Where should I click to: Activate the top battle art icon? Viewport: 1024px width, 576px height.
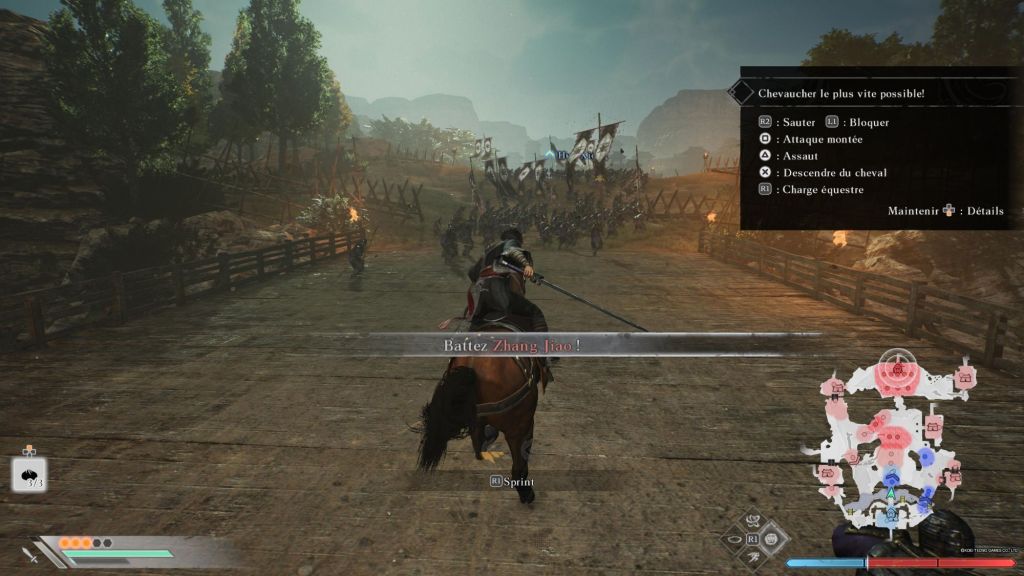tap(754, 520)
